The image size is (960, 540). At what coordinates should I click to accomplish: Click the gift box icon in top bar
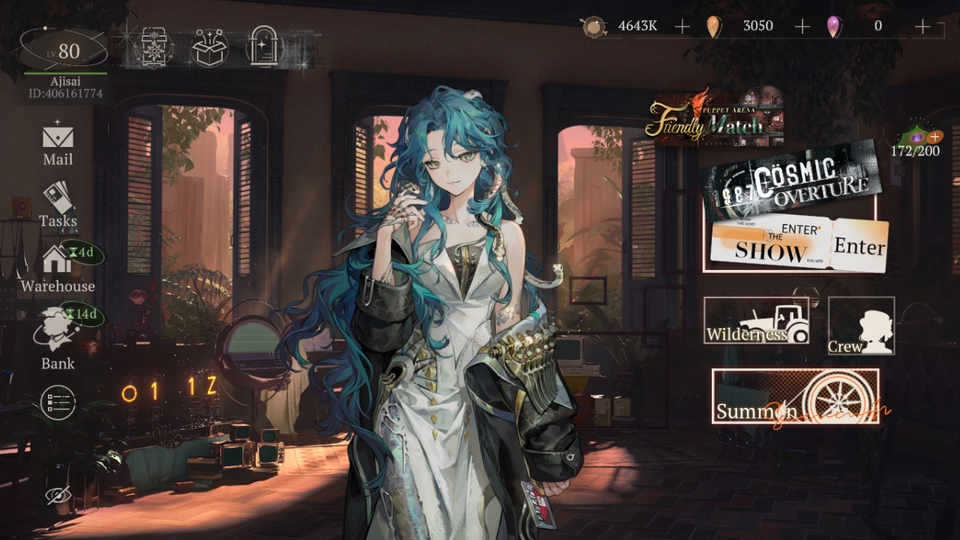point(209,47)
